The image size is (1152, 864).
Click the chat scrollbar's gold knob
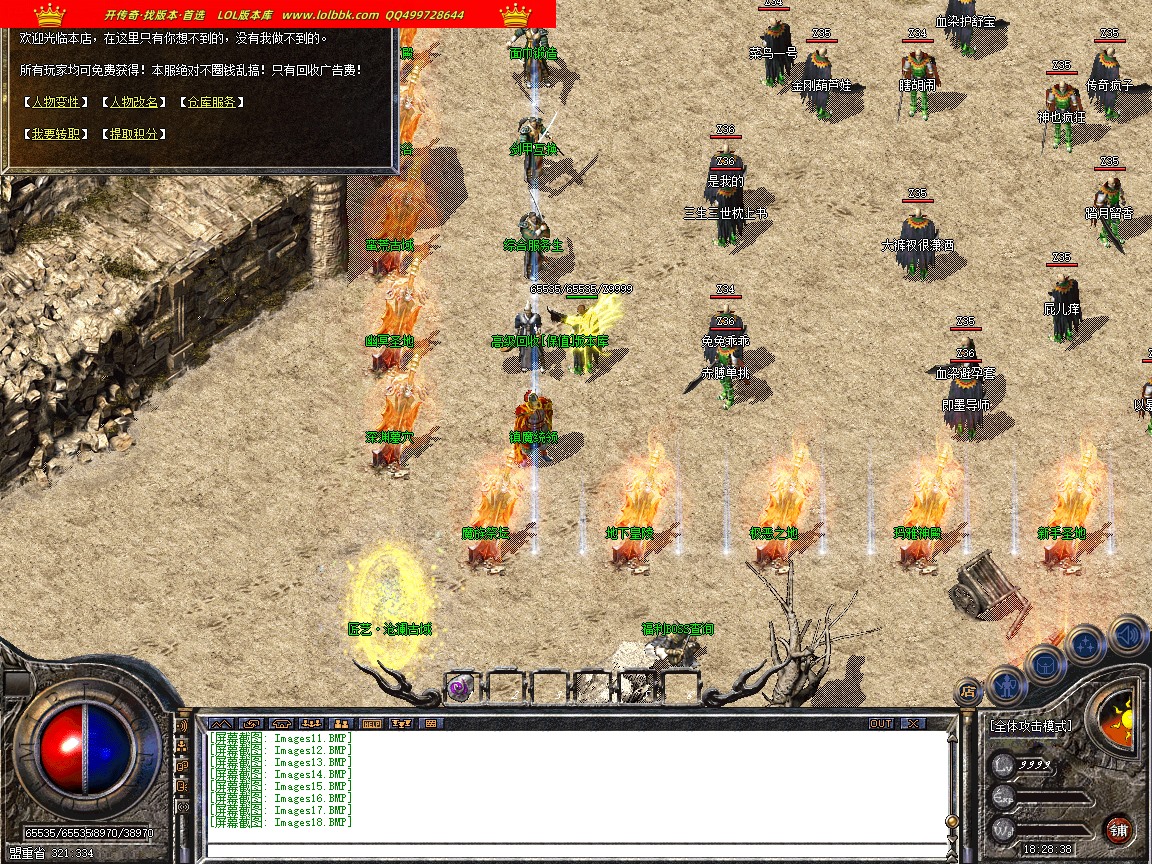click(x=952, y=821)
